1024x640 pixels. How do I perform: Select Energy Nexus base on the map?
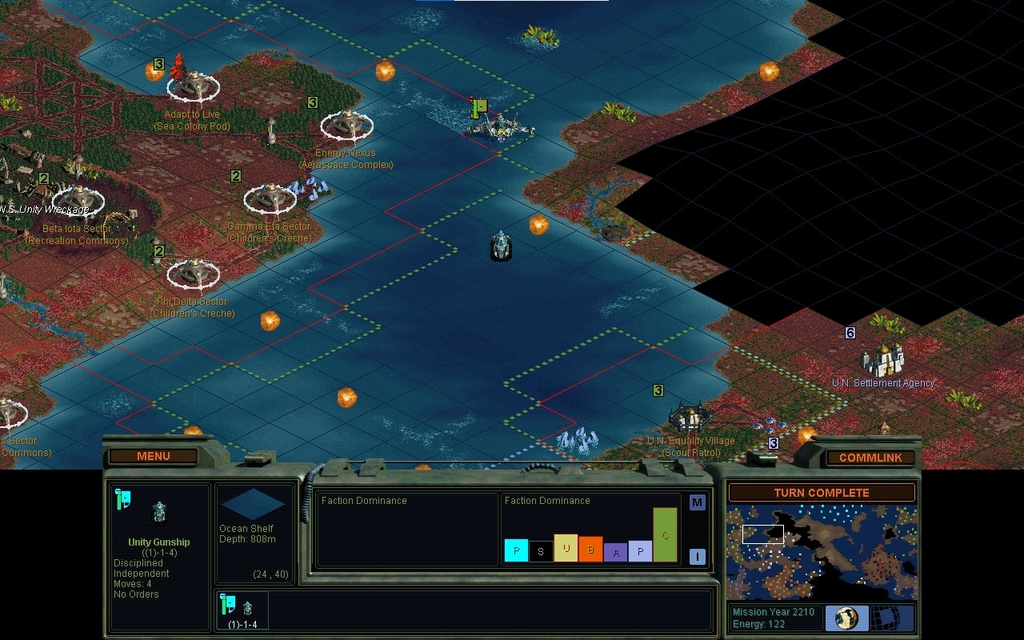pyautogui.click(x=346, y=125)
